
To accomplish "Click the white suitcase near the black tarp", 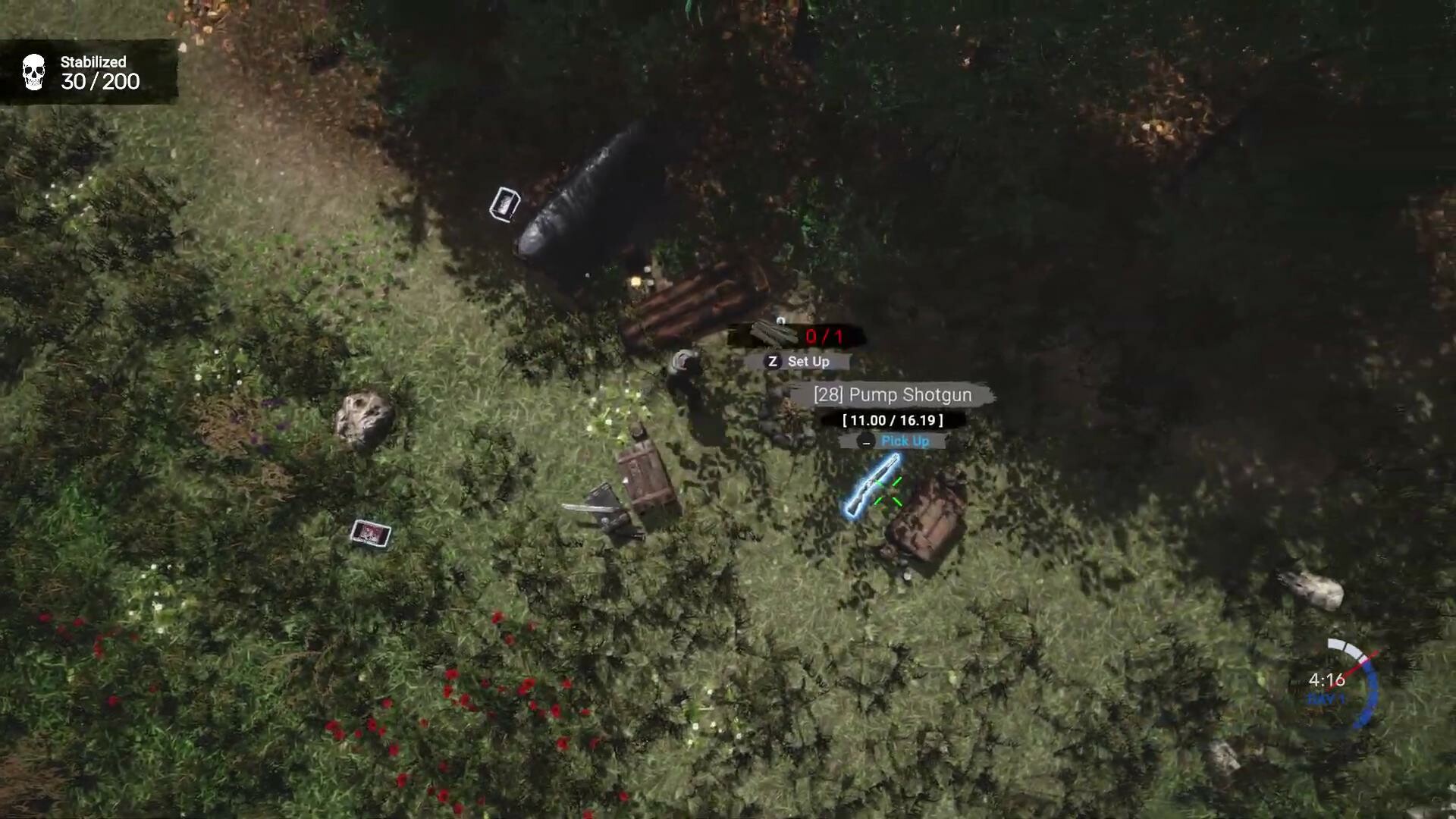I will pos(505,203).
